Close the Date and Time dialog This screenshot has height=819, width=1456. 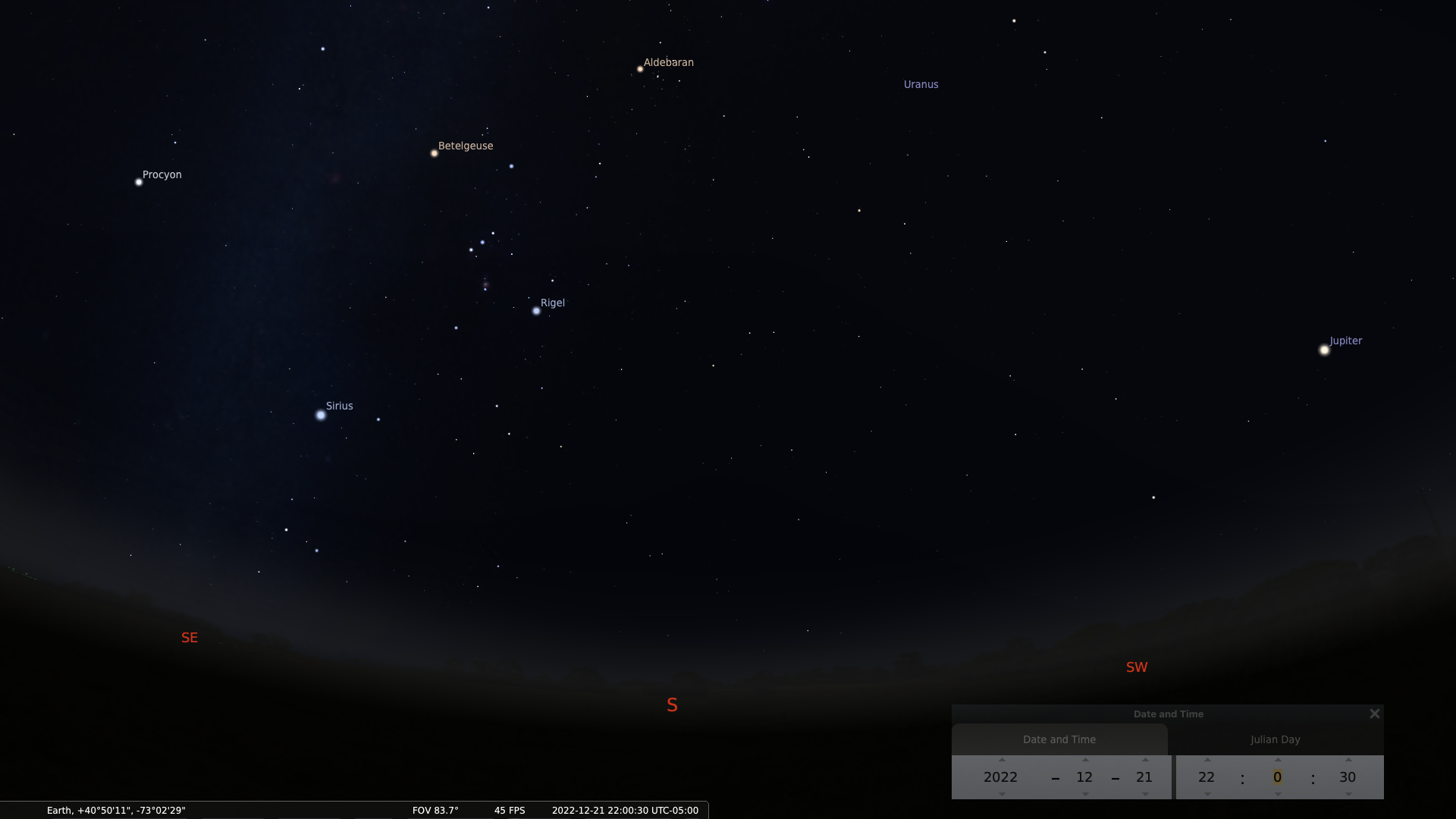1374,714
